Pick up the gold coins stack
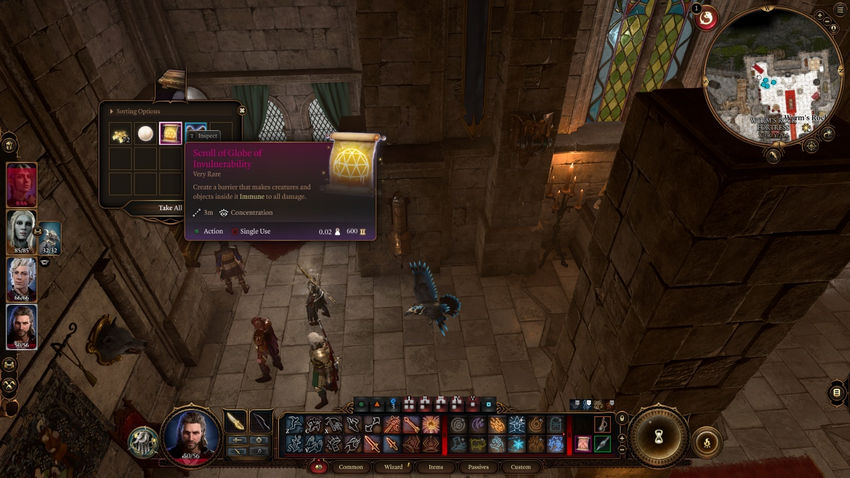 point(121,134)
